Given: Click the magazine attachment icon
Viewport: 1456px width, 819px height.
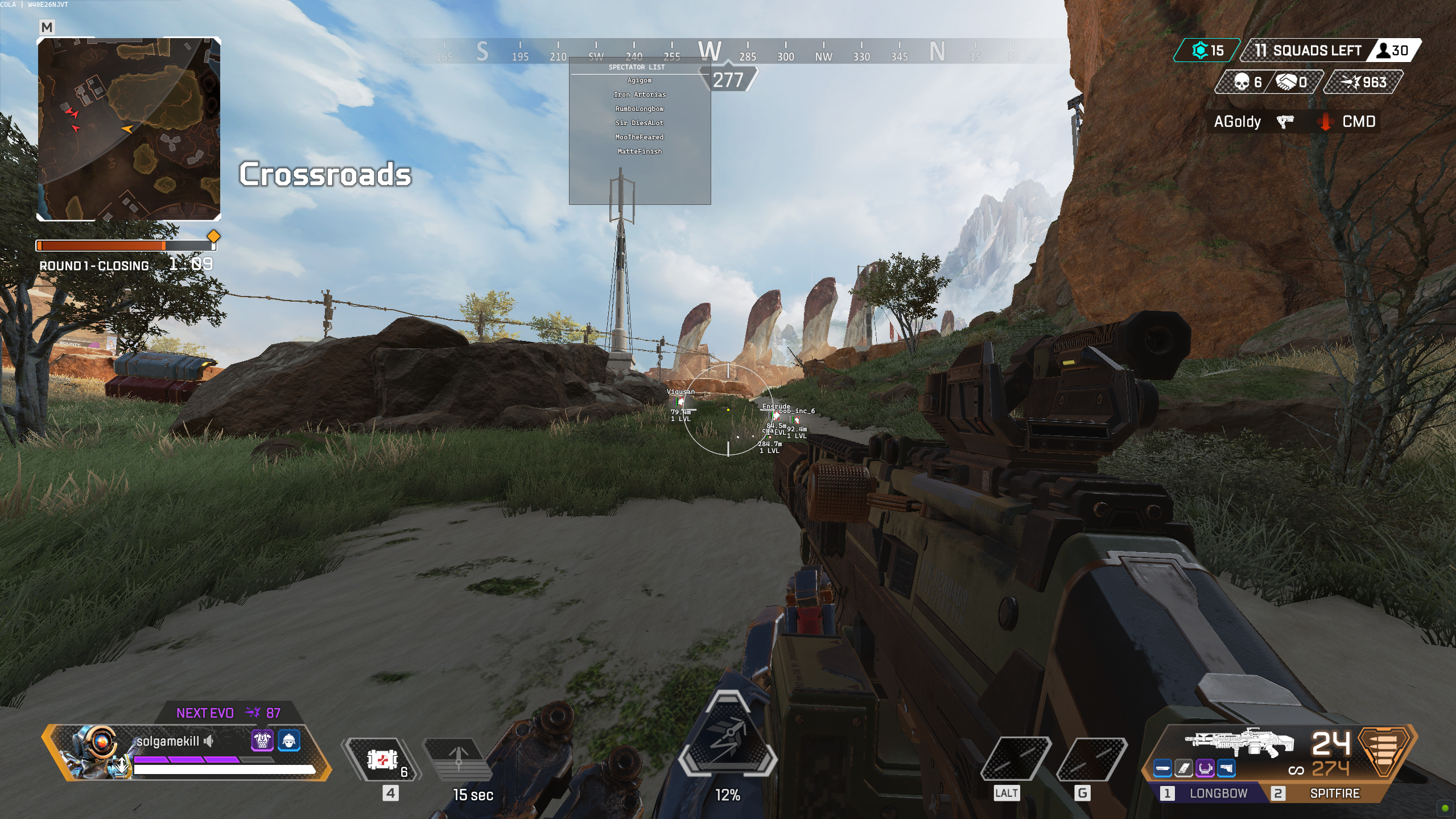Looking at the screenshot, I should (1183, 769).
